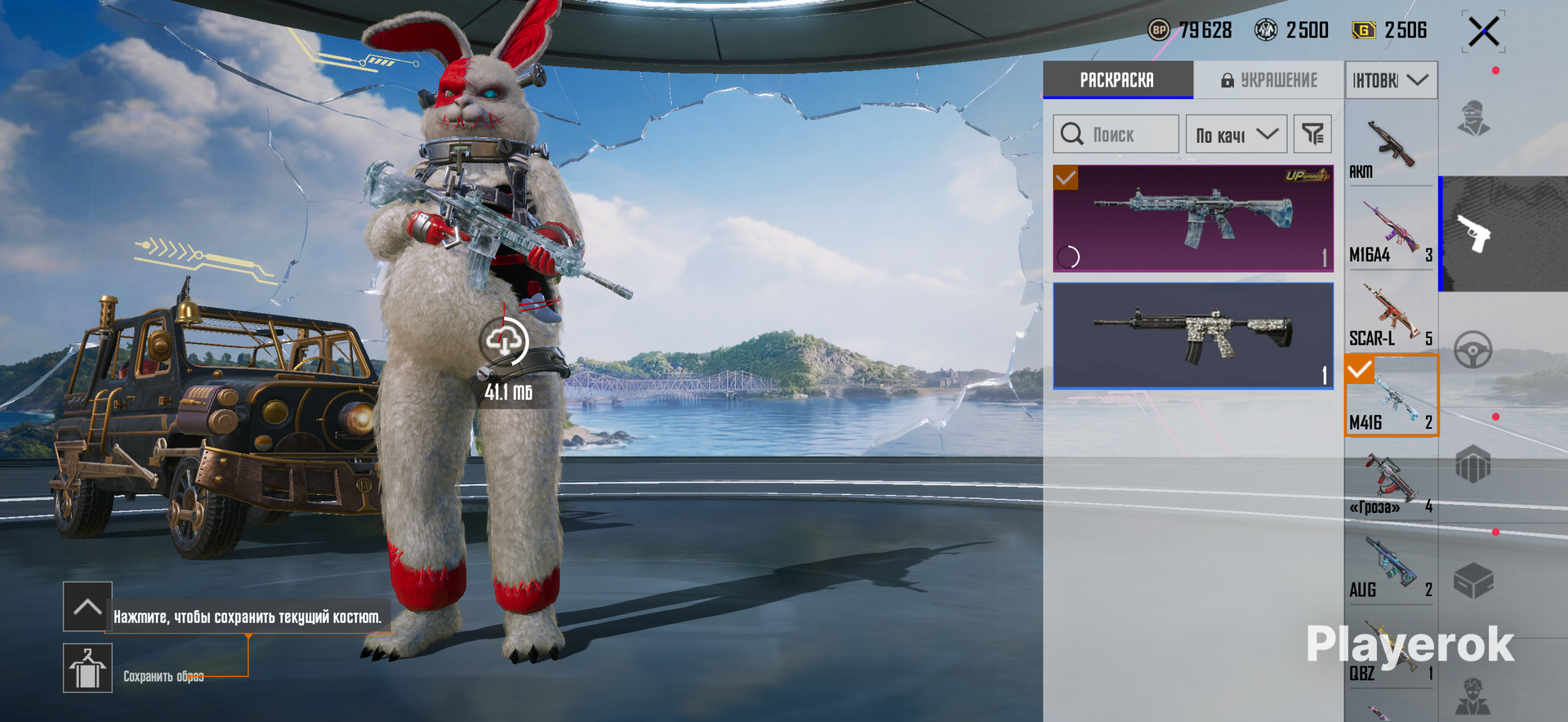Open the filter options button

tap(1312, 134)
